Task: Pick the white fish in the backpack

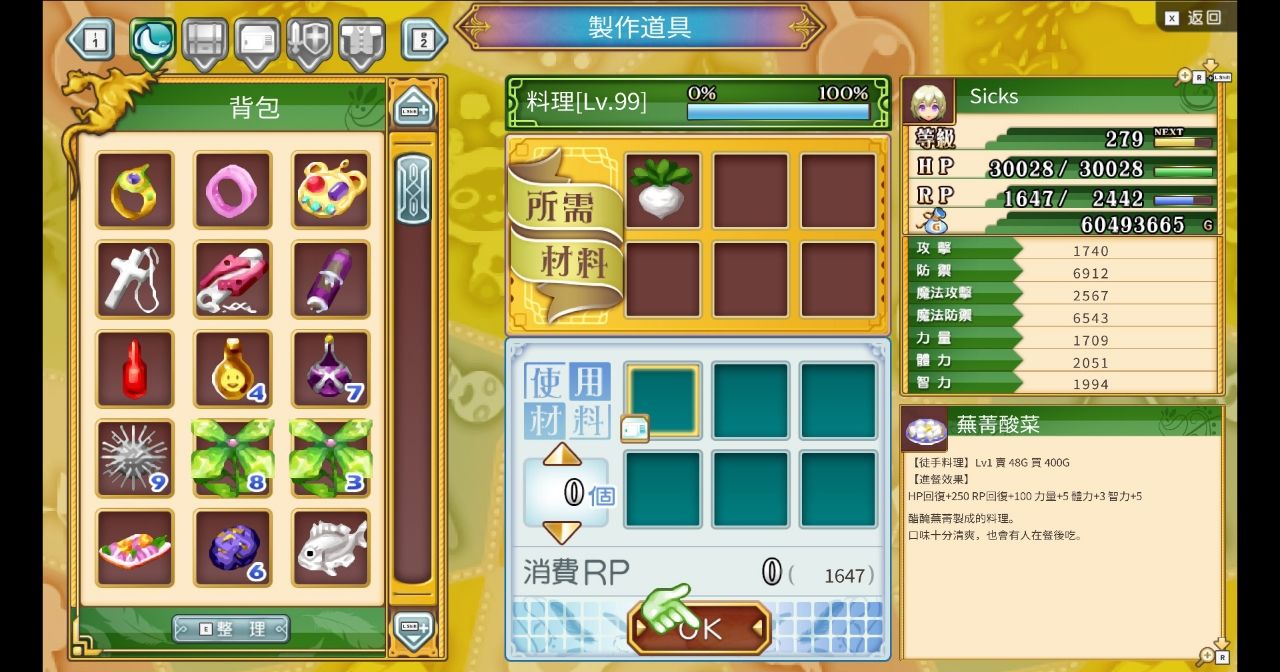Action: (331, 547)
